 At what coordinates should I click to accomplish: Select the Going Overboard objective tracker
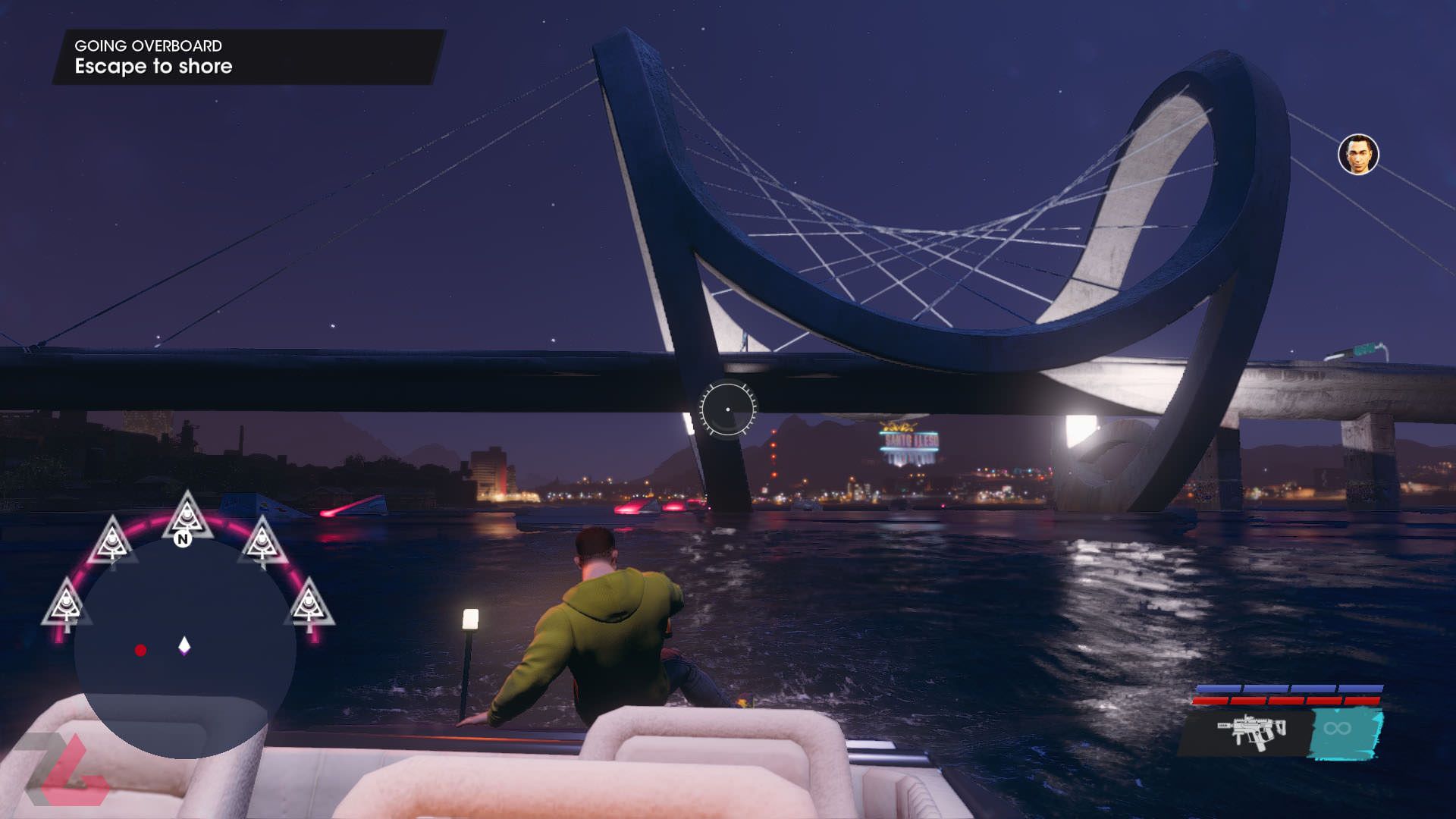coord(247,57)
